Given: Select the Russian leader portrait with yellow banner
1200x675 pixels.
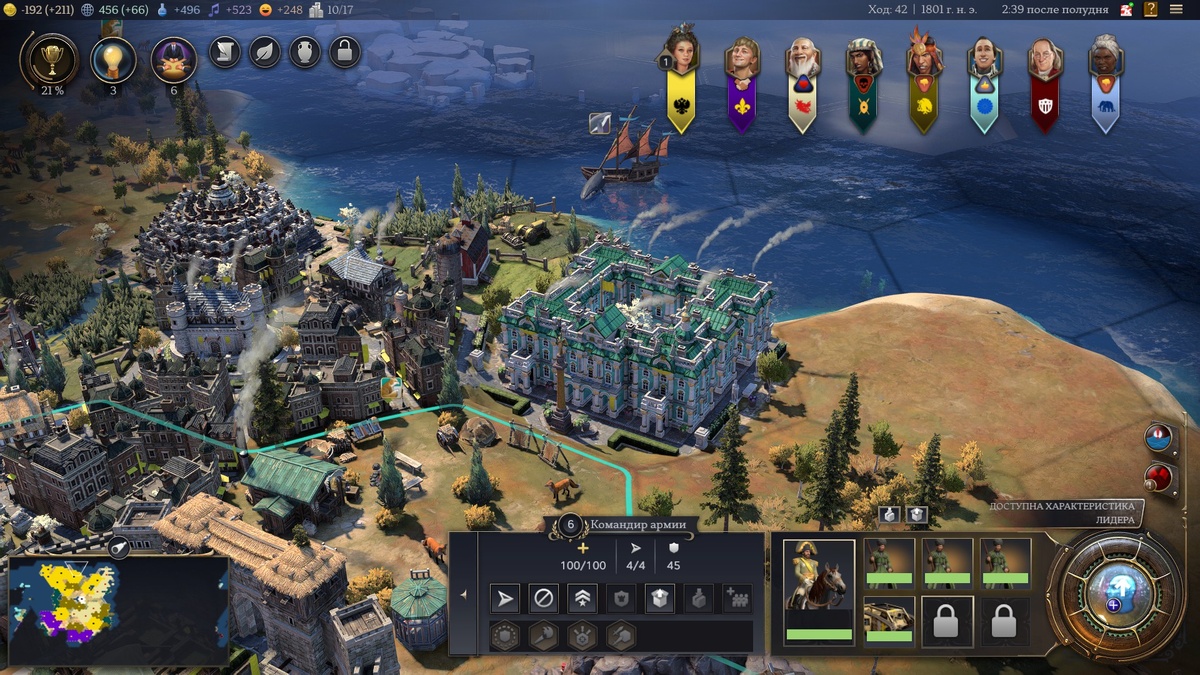Looking at the screenshot, I should (x=681, y=75).
